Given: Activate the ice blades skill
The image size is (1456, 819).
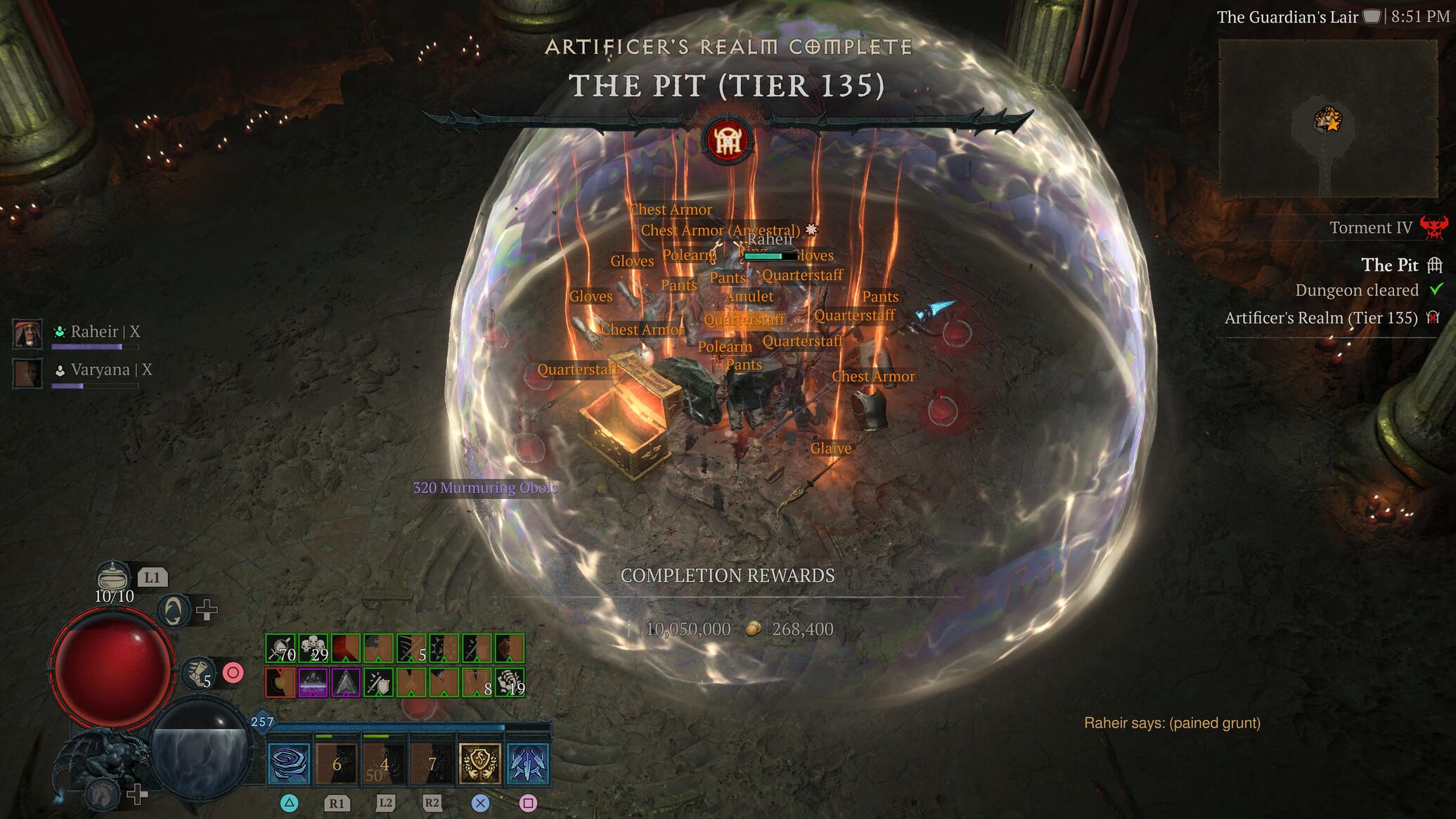Looking at the screenshot, I should [x=527, y=763].
